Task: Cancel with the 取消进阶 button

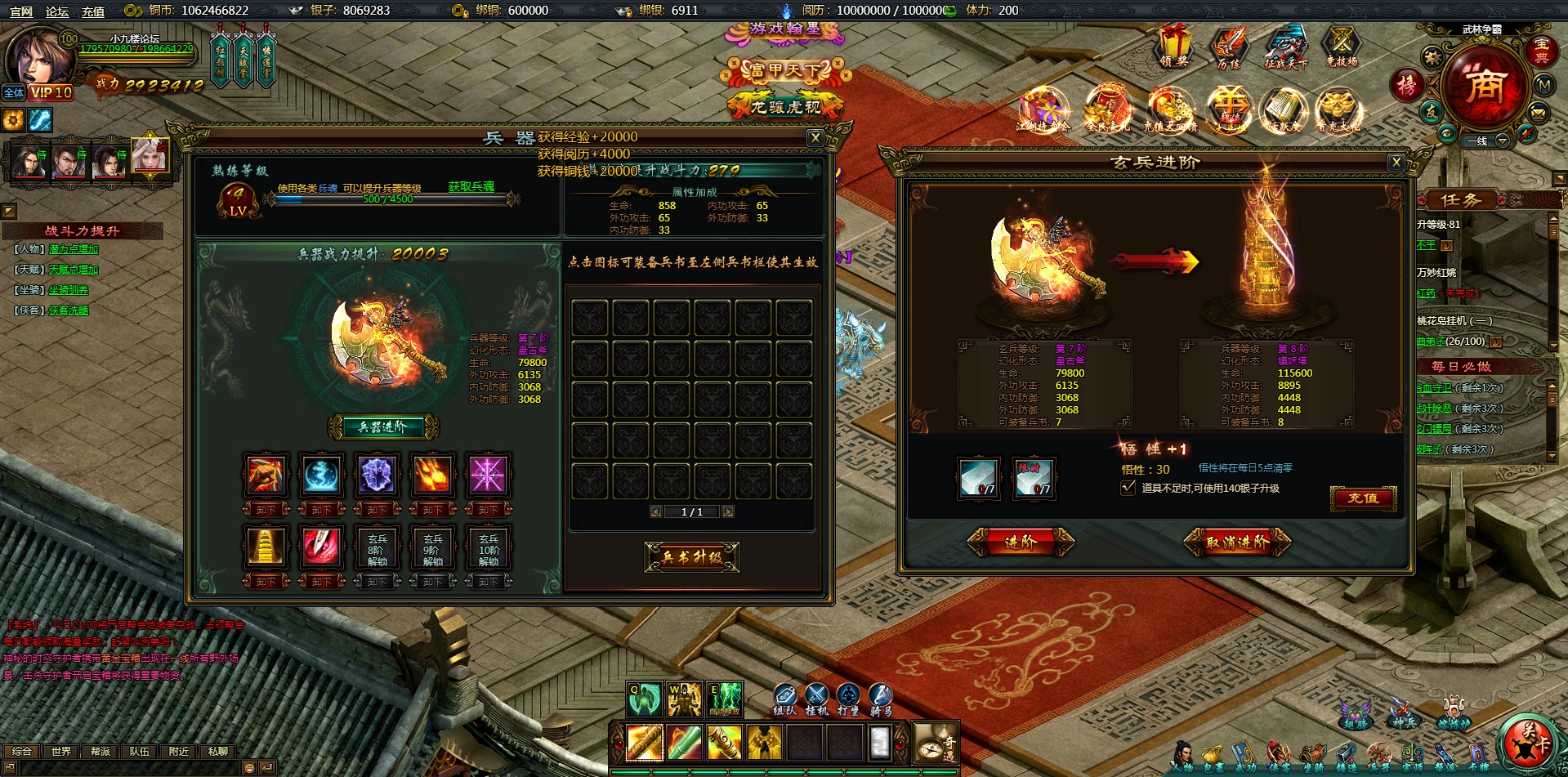Action: click(x=1237, y=542)
